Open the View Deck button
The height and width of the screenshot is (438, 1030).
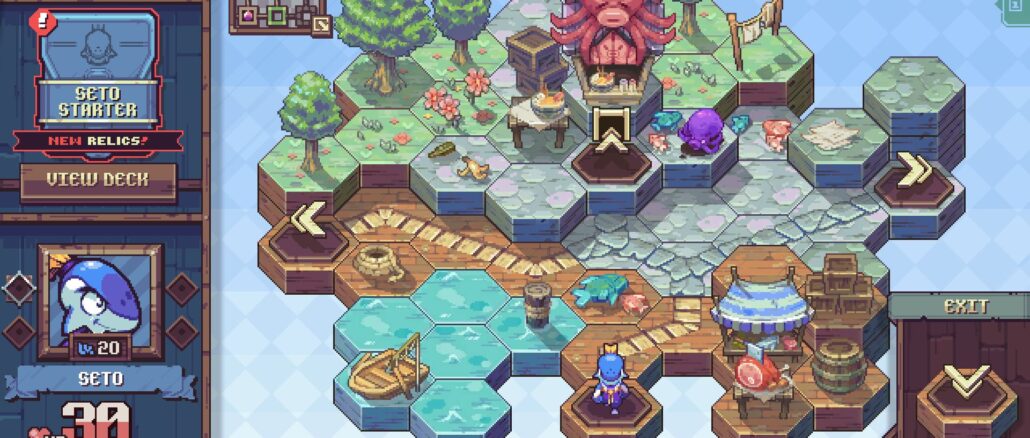(x=98, y=181)
